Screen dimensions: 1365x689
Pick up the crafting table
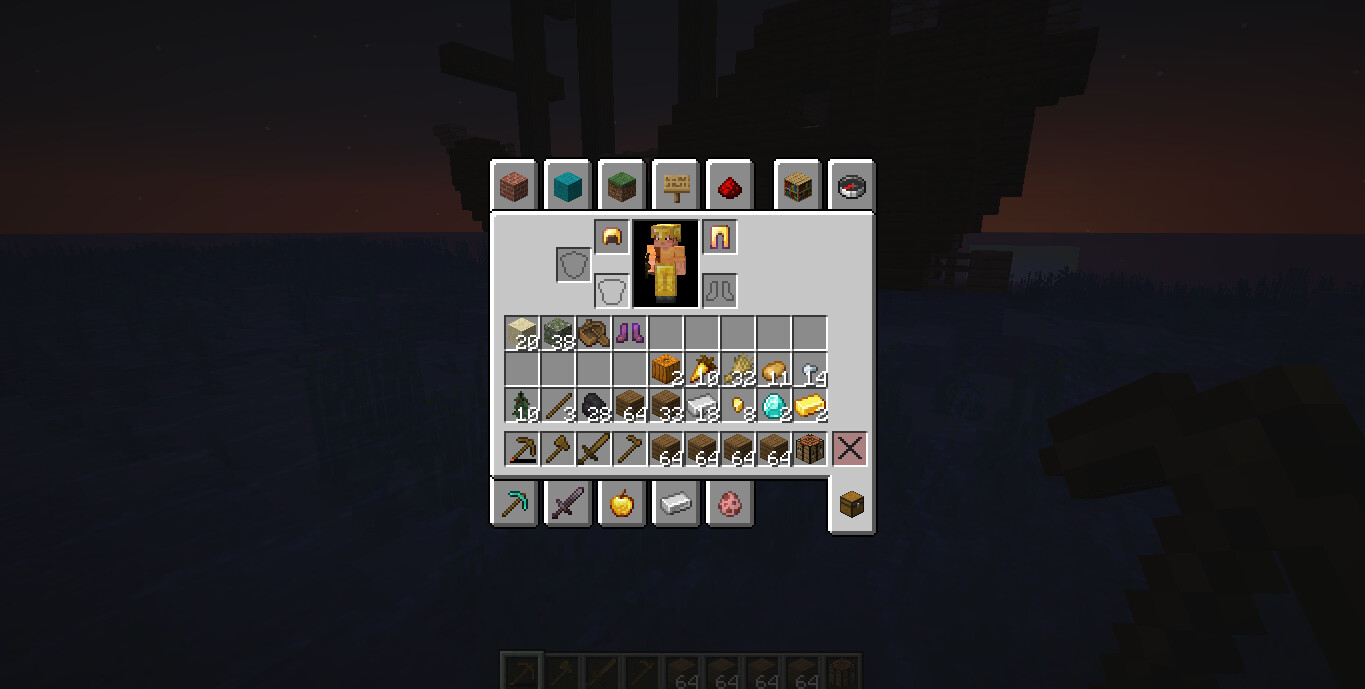coord(810,450)
